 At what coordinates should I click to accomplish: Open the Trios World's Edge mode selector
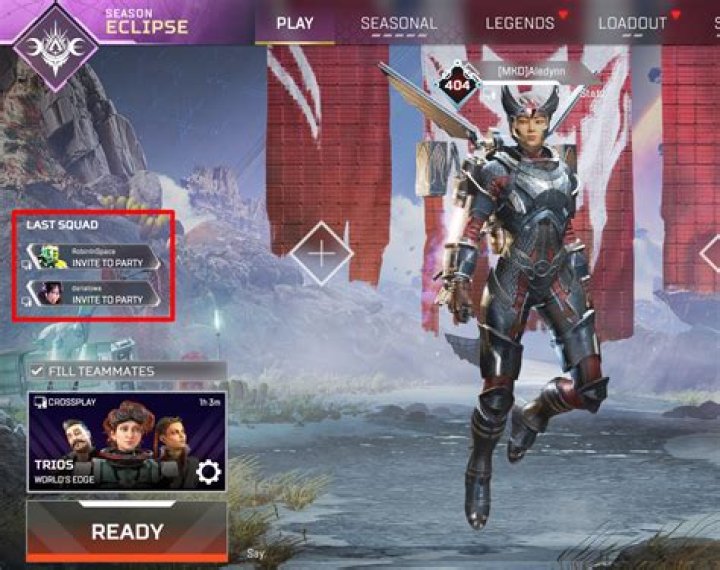pos(110,441)
